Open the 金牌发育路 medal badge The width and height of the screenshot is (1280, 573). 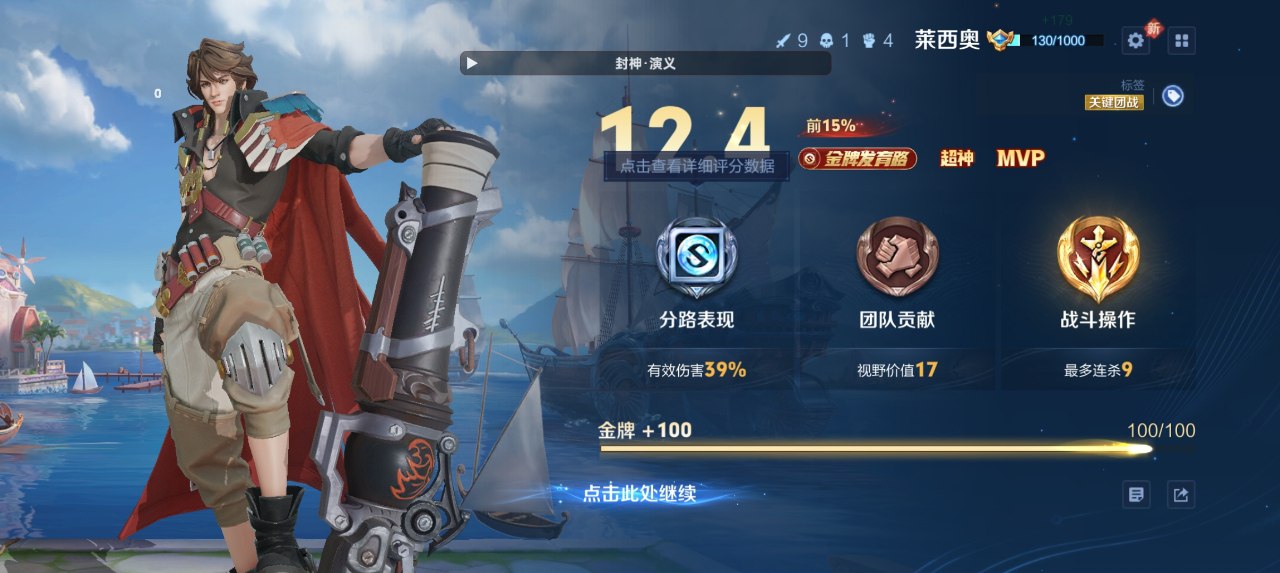(857, 159)
